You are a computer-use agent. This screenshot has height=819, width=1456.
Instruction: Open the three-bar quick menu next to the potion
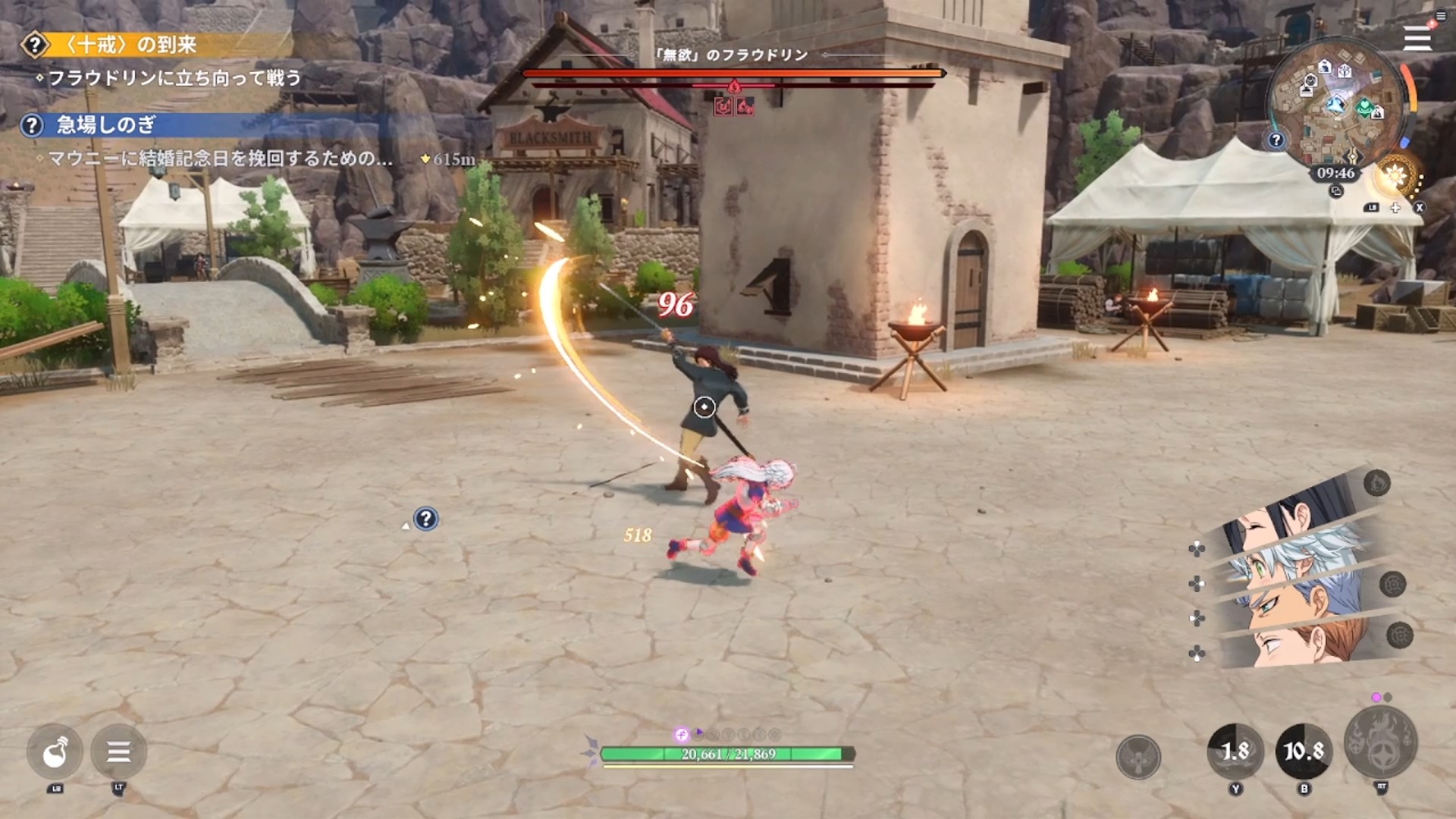point(118,752)
